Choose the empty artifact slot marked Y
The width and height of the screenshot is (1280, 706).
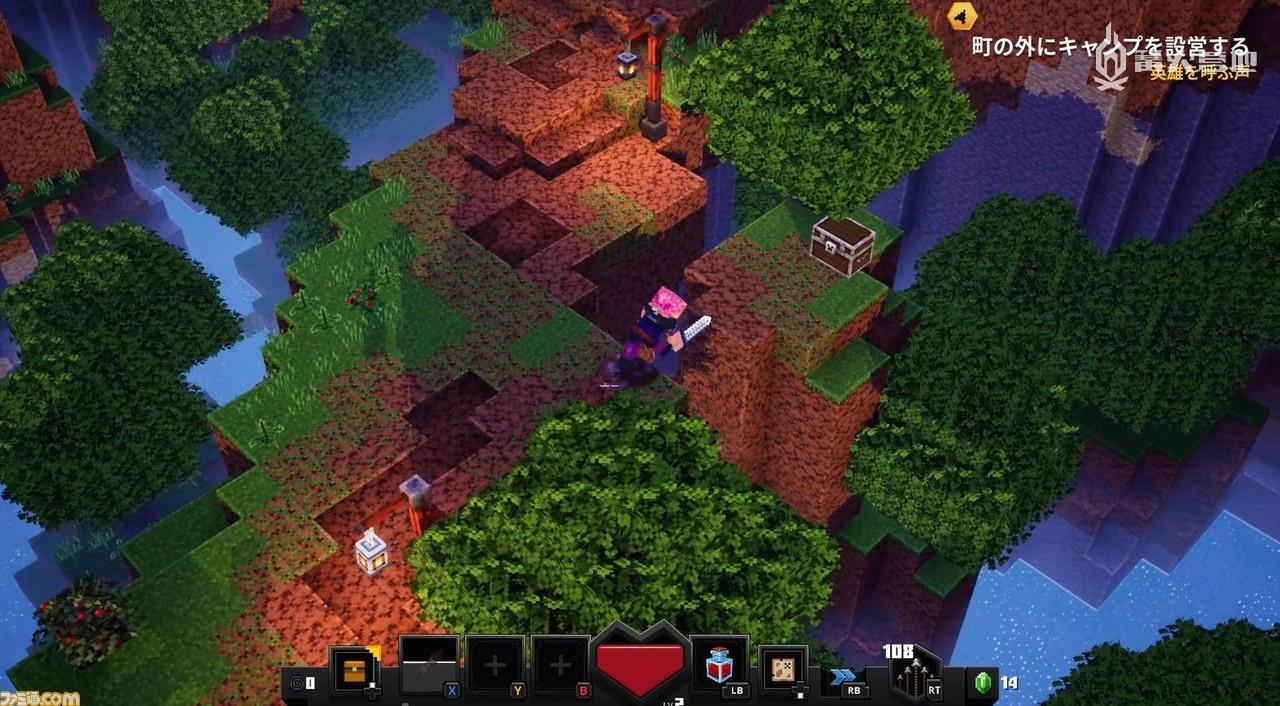coord(494,665)
